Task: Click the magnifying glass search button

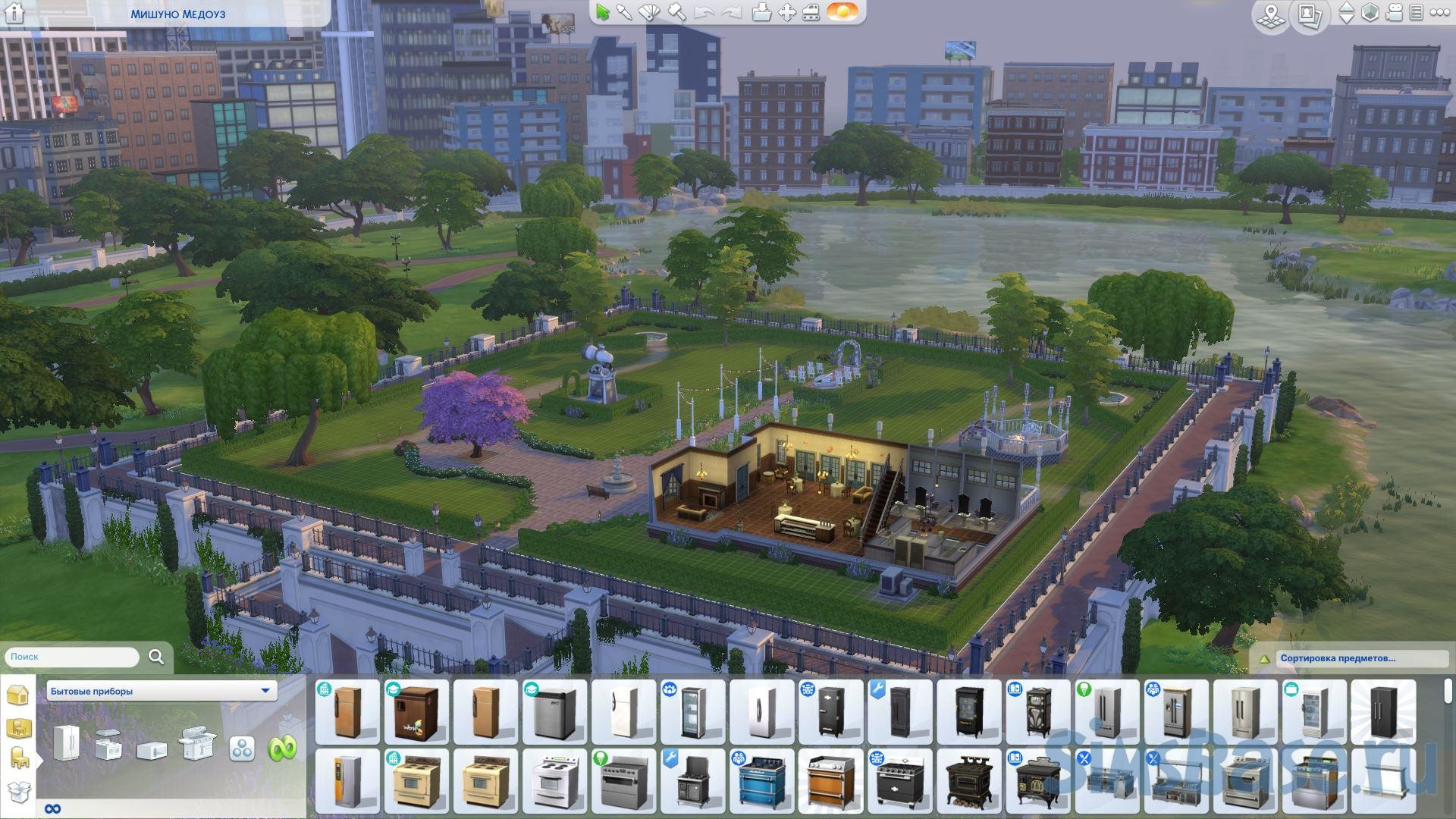Action: point(156,657)
